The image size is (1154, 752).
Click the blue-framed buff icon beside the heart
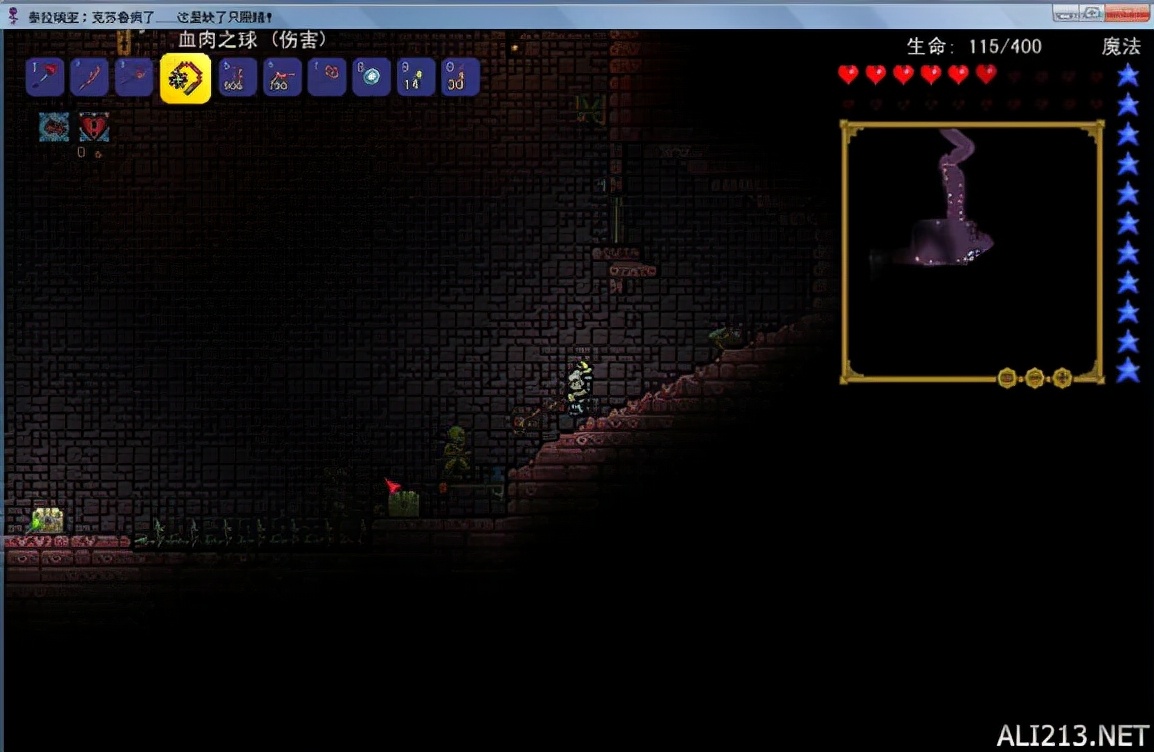click(x=54, y=127)
